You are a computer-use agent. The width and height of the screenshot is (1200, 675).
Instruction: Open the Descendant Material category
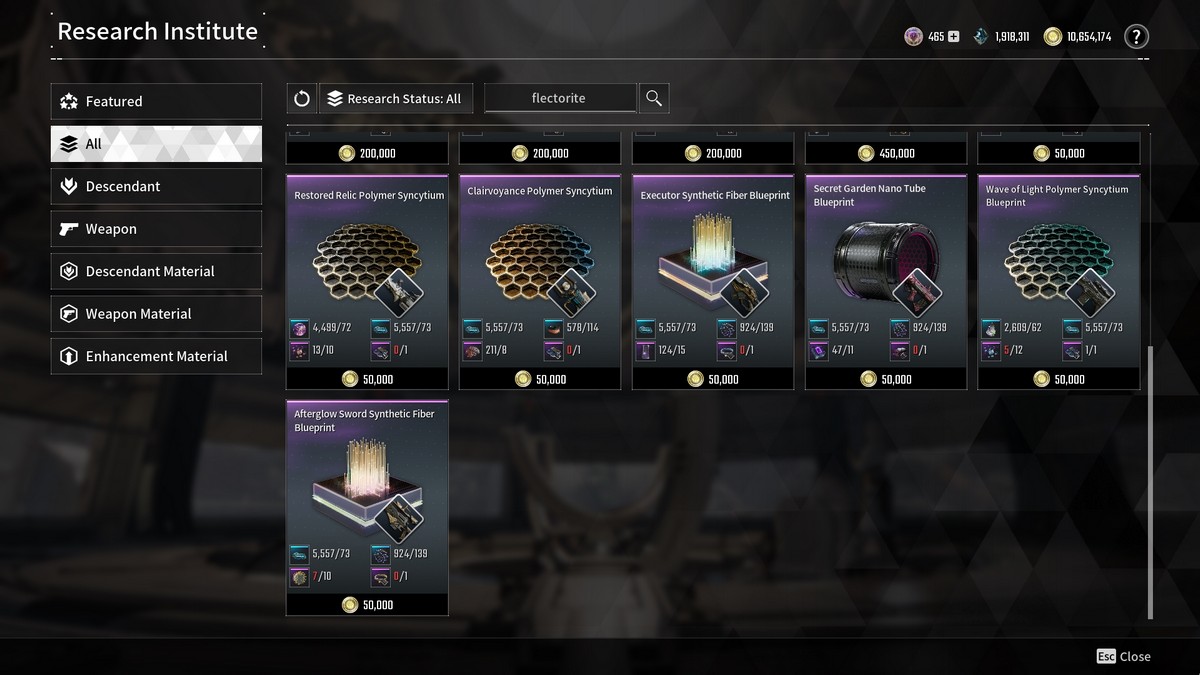[156, 272]
